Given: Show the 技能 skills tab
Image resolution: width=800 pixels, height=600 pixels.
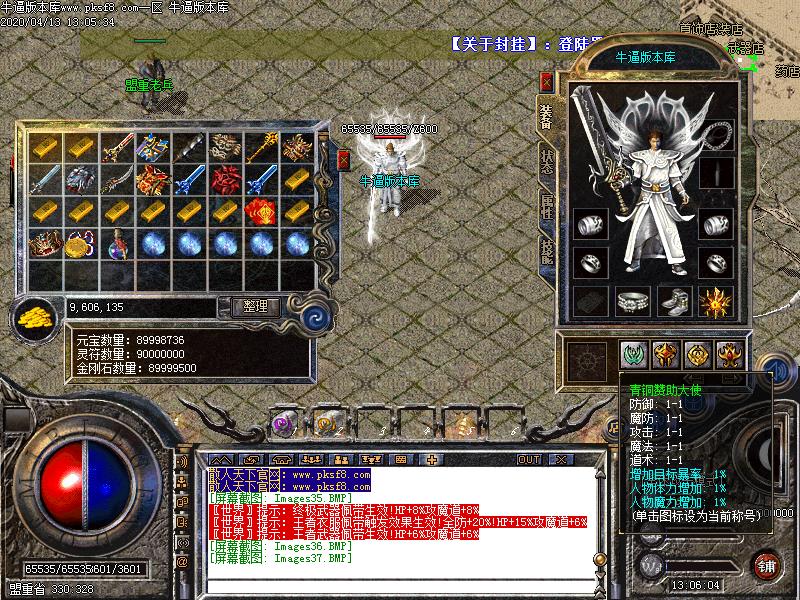Looking at the screenshot, I should coord(547,253).
